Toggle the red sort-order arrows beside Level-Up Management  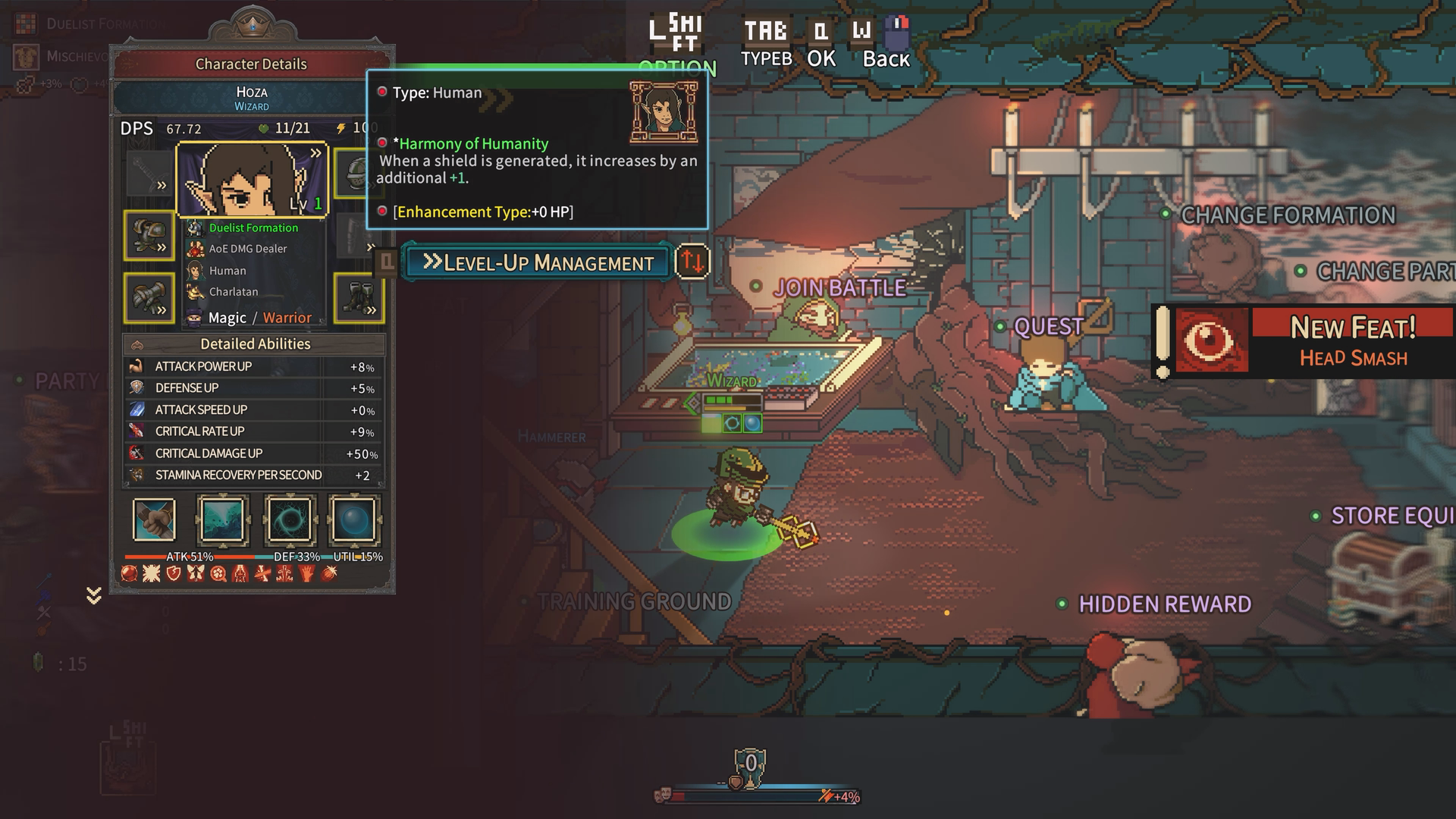click(691, 263)
